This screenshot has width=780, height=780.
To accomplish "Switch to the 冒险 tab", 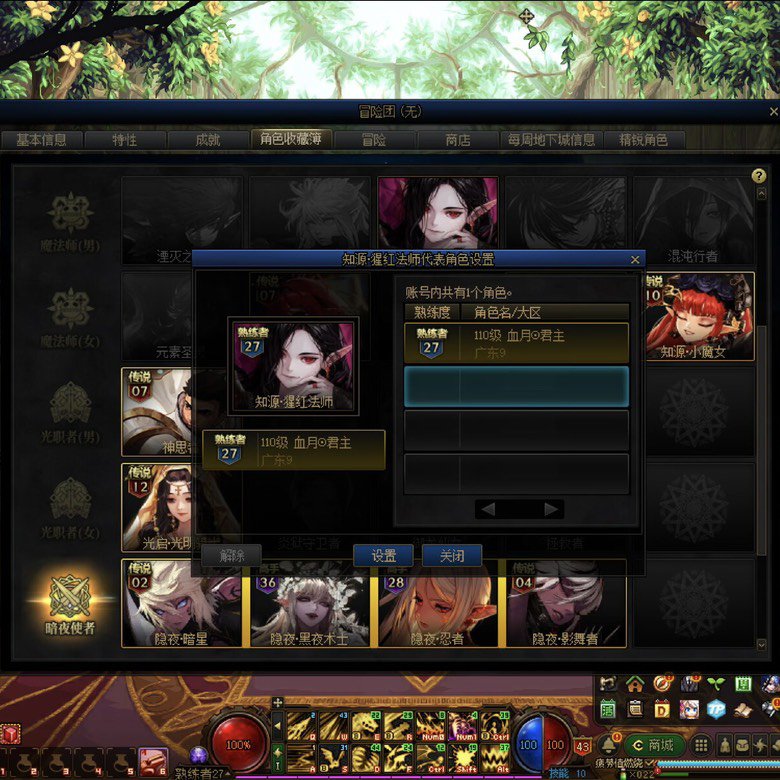I will point(373,140).
